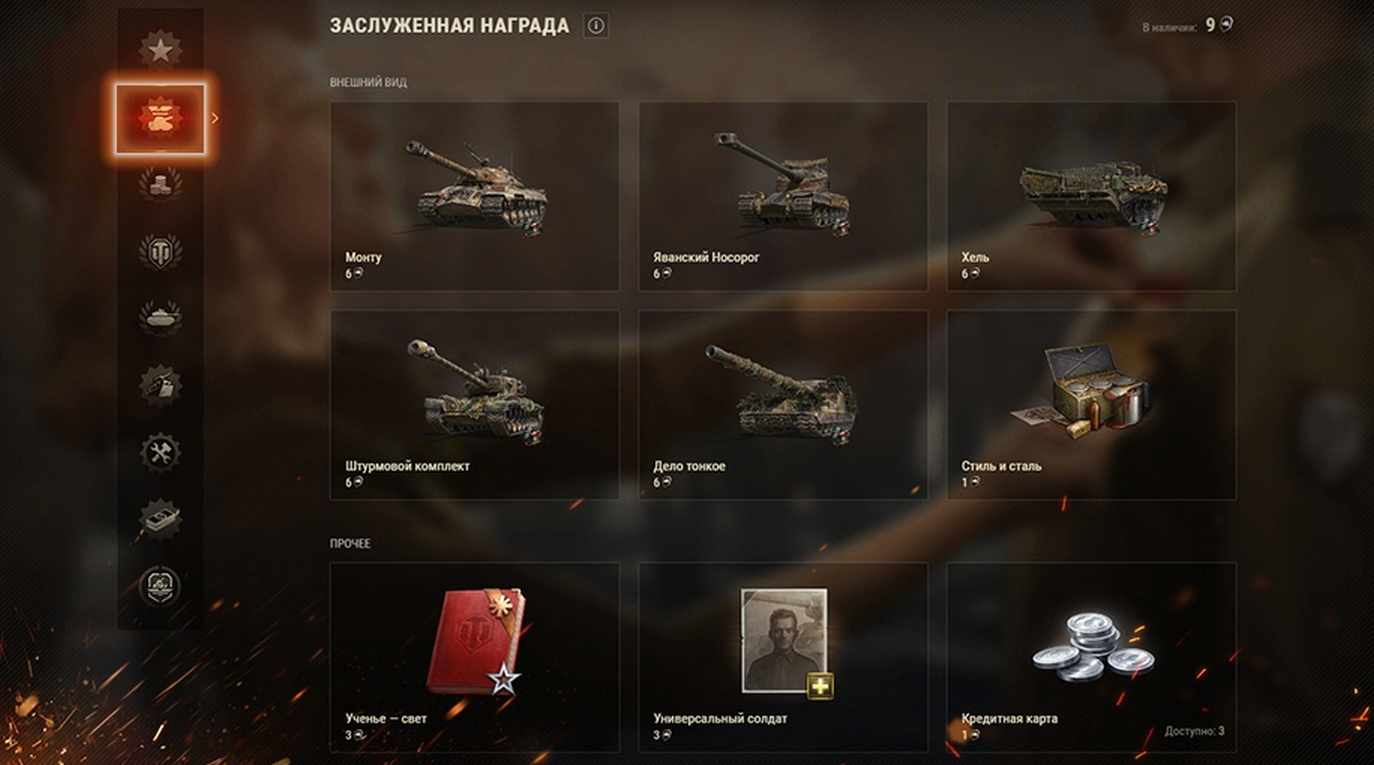
Task: Switch to the wrench and hammer category
Action: point(160,452)
